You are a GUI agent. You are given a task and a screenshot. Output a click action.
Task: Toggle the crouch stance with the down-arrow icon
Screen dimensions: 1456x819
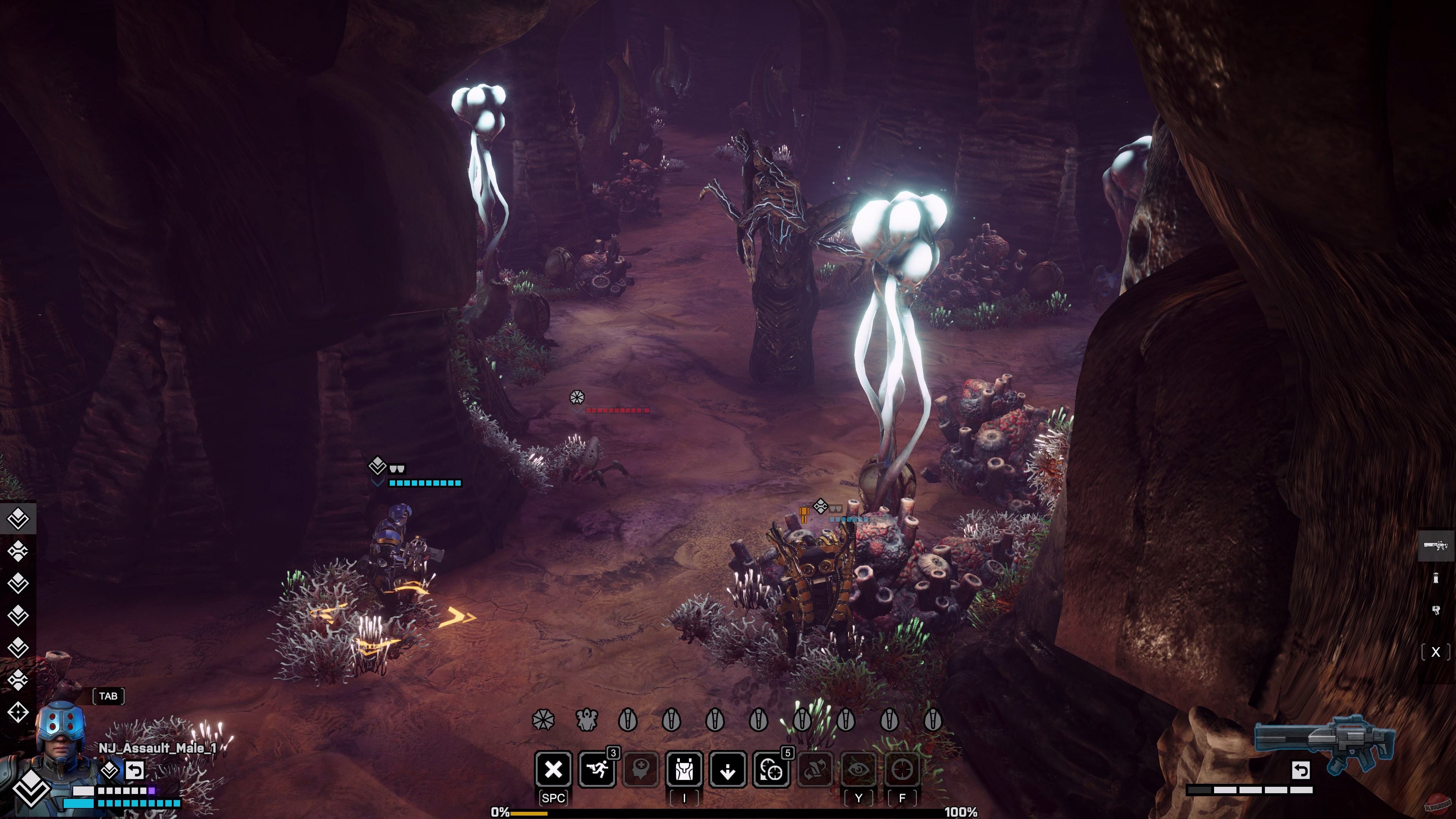[x=728, y=769]
